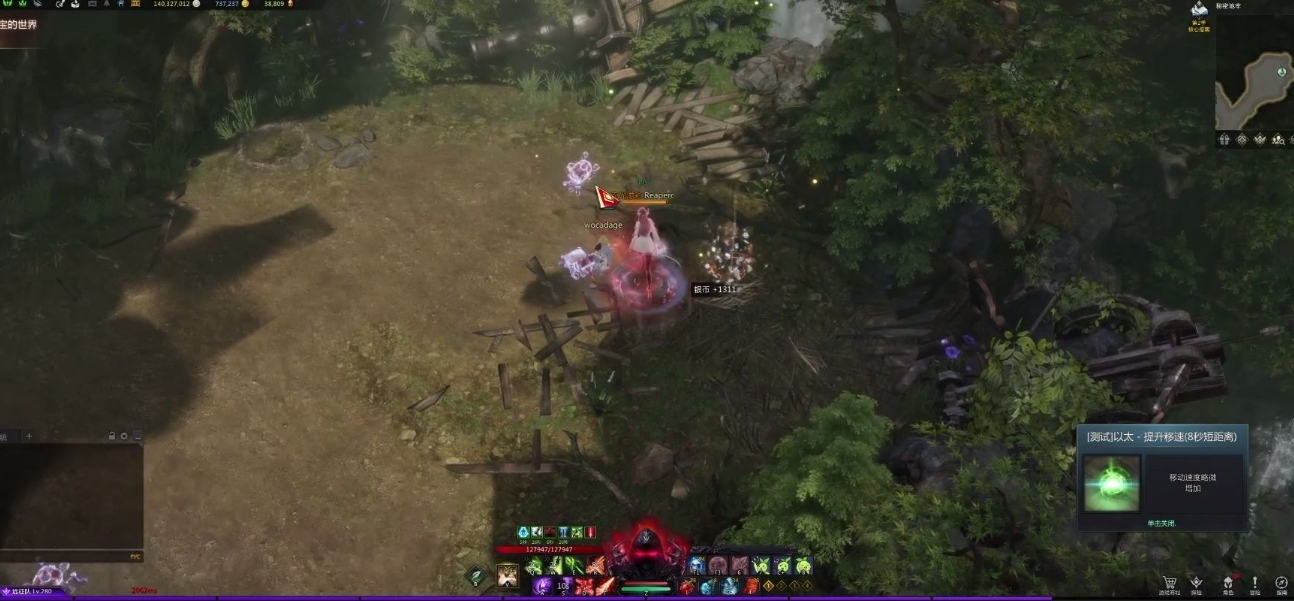Use the red potion in the F1 slot row
The width and height of the screenshot is (1294, 601).
(x=687, y=586)
